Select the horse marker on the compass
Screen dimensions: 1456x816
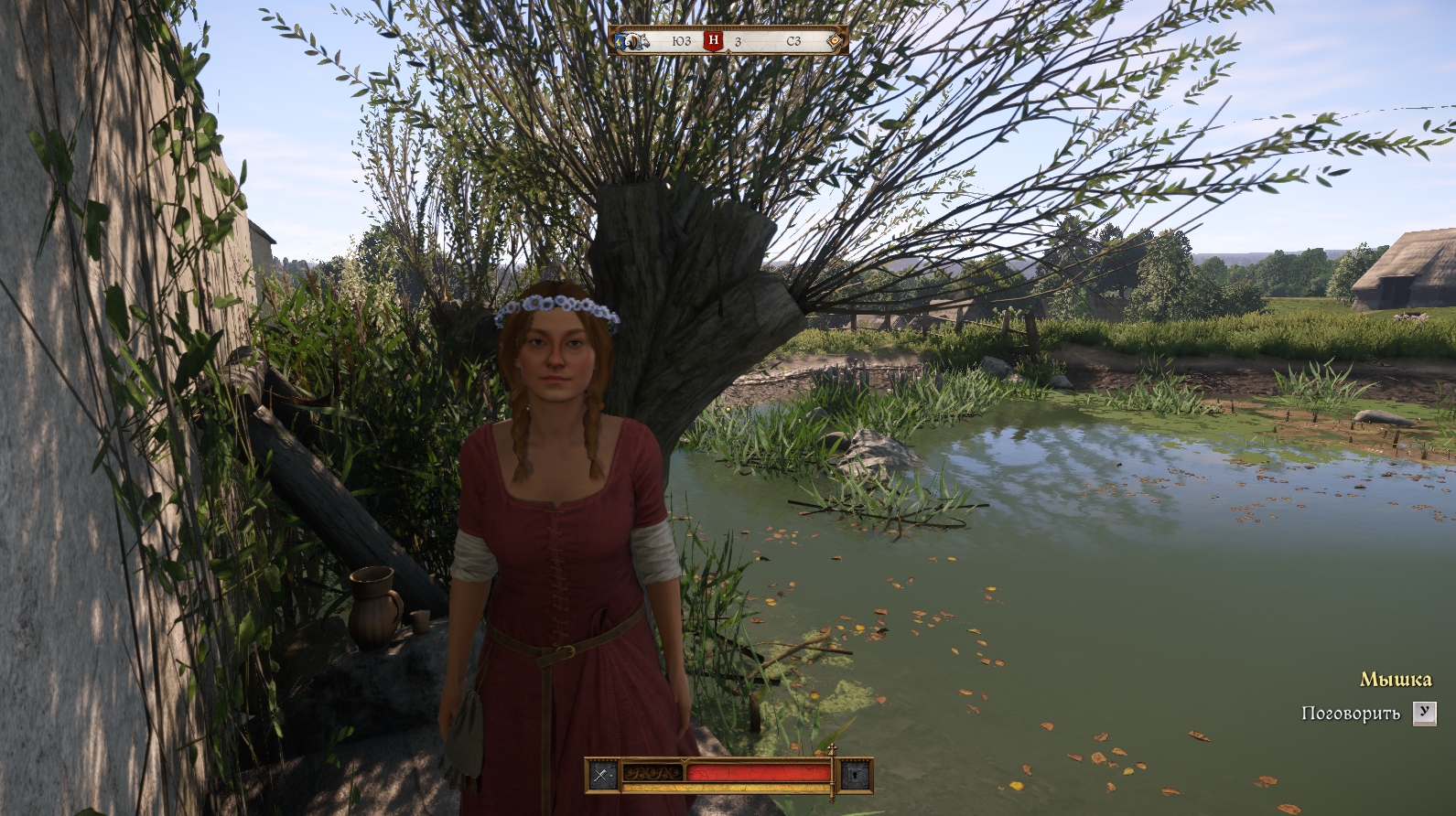640,41
